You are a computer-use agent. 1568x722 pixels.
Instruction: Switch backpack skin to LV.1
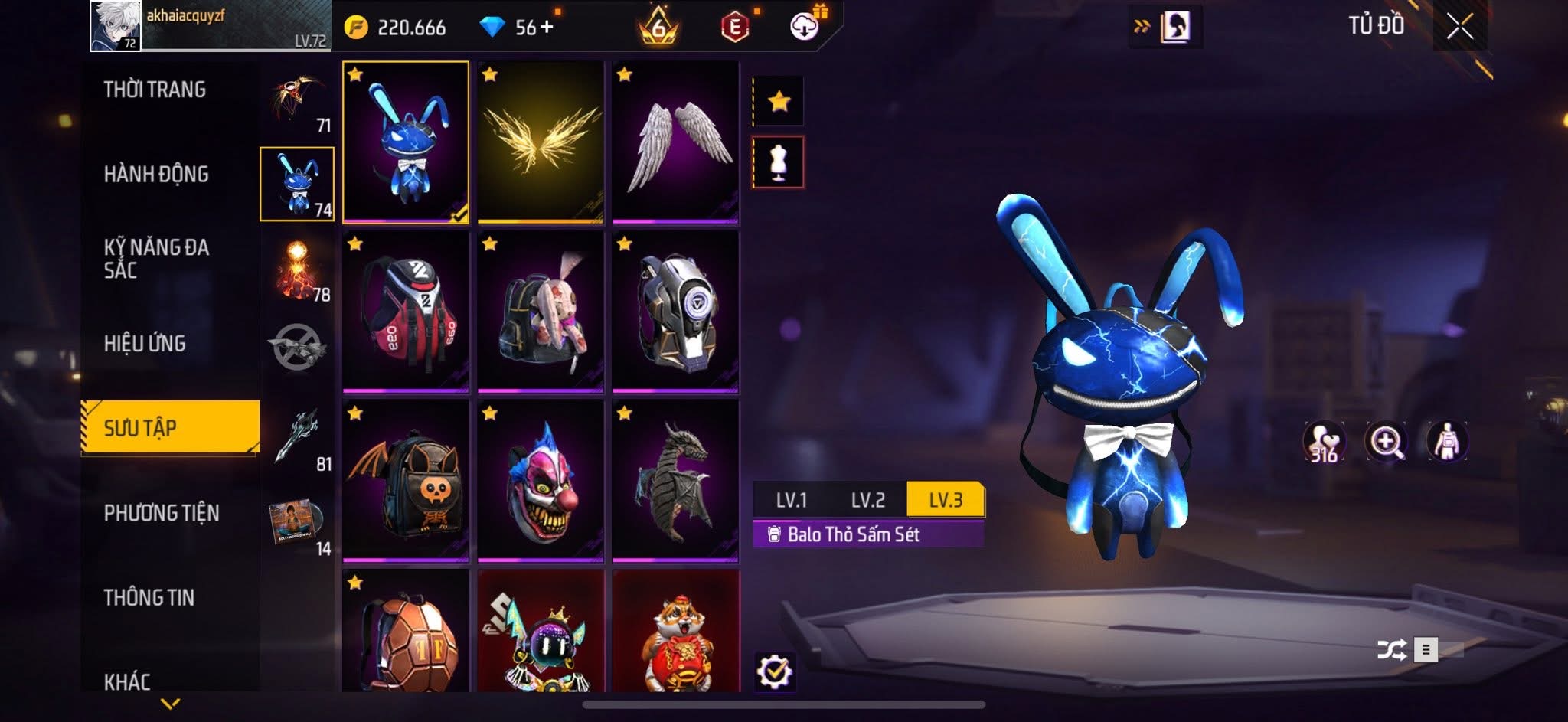792,500
